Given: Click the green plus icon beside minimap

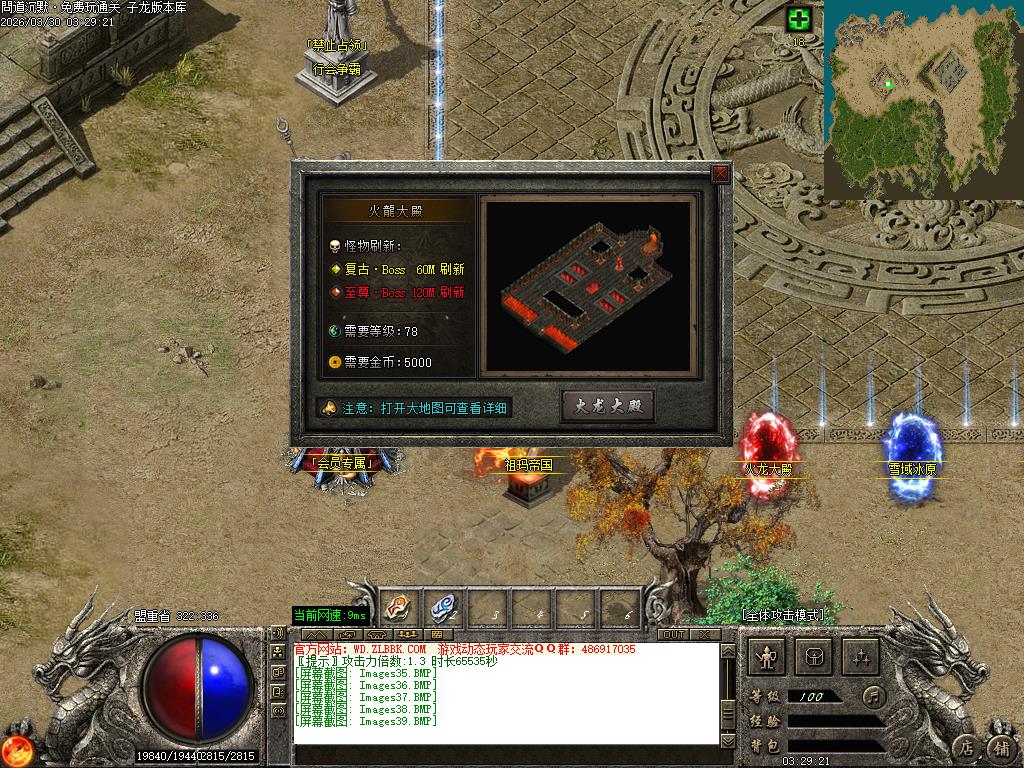Looking at the screenshot, I should tap(798, 19).
